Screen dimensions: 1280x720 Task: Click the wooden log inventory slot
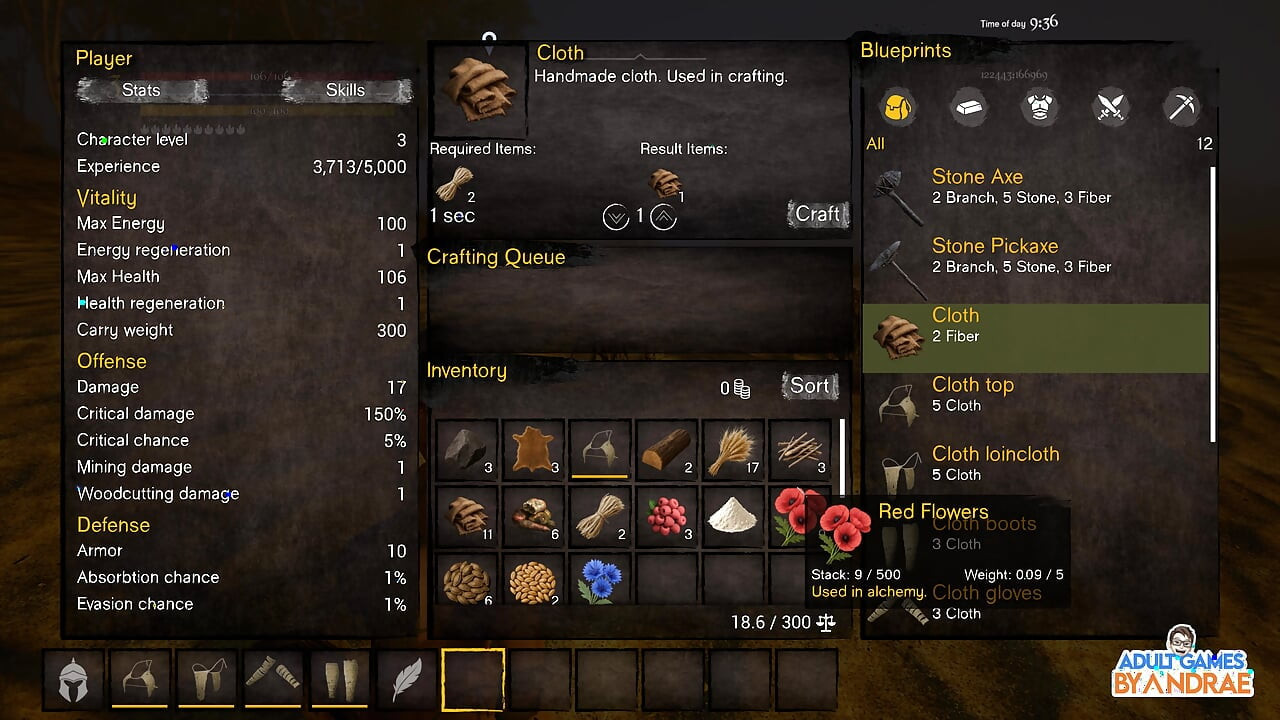point(667,451)
